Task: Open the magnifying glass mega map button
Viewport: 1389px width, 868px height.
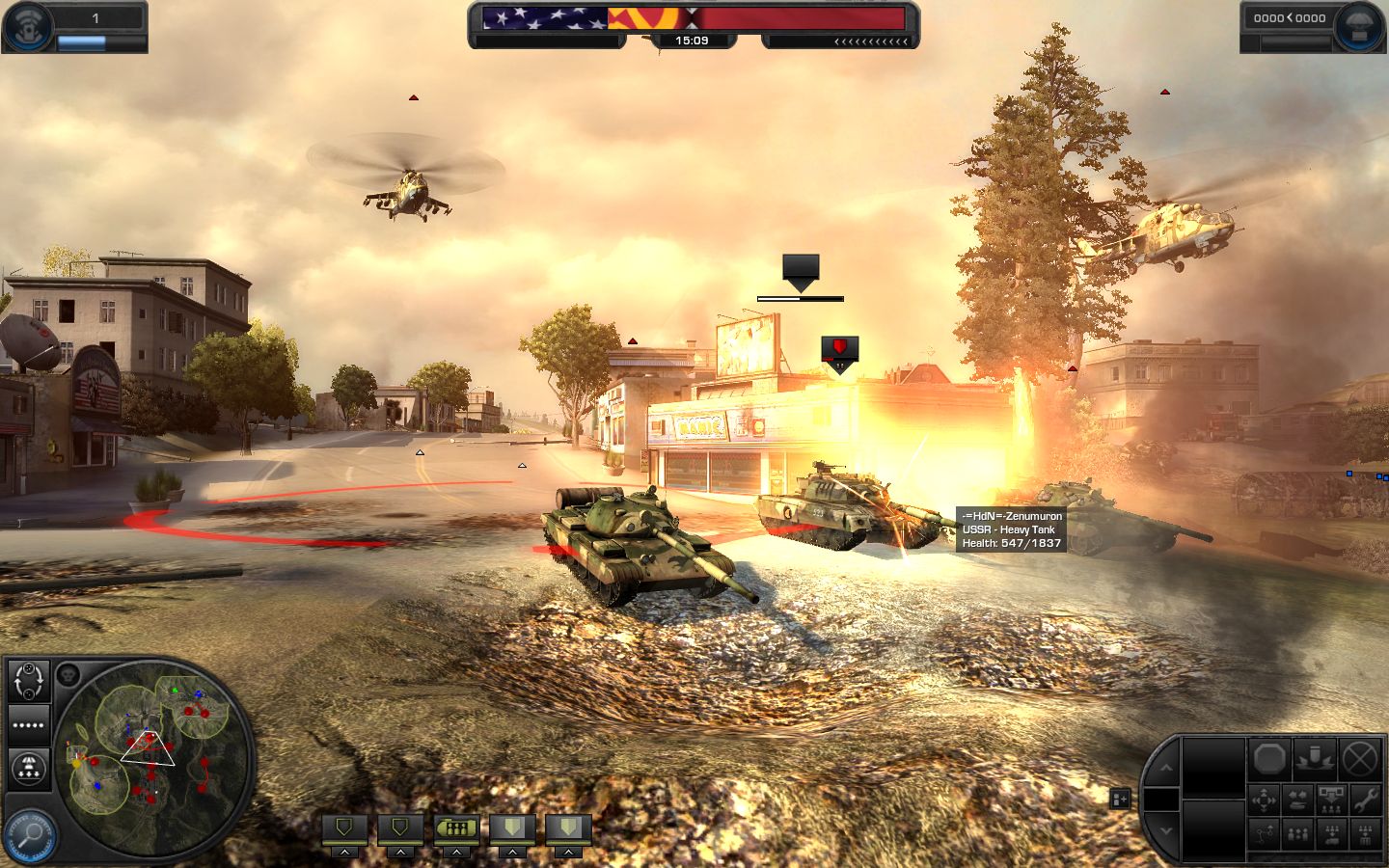Action: click(x=29, y=835)
